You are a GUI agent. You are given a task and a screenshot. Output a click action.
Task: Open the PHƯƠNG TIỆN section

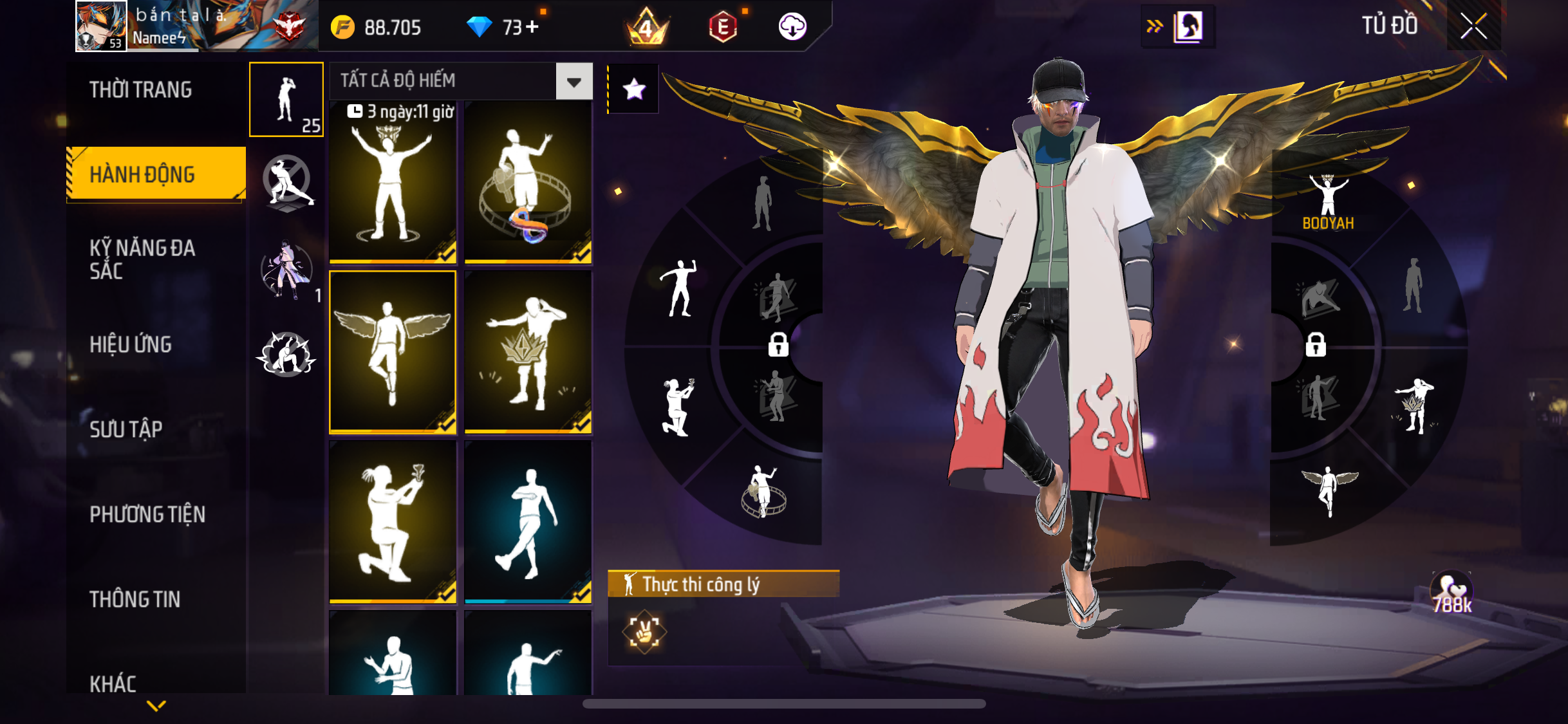(x=147, y=514)
